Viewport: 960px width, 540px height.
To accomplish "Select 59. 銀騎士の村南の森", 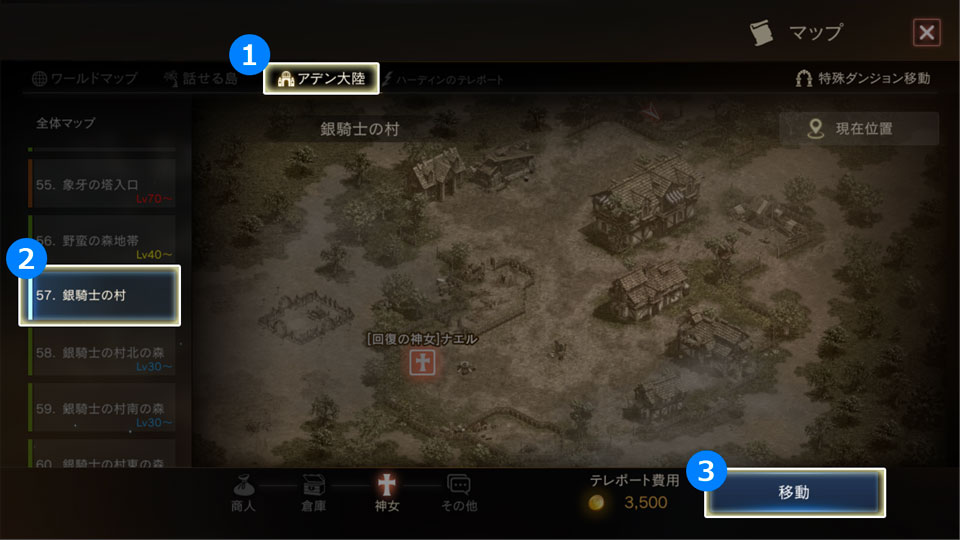I will click(x=101, y=408).
